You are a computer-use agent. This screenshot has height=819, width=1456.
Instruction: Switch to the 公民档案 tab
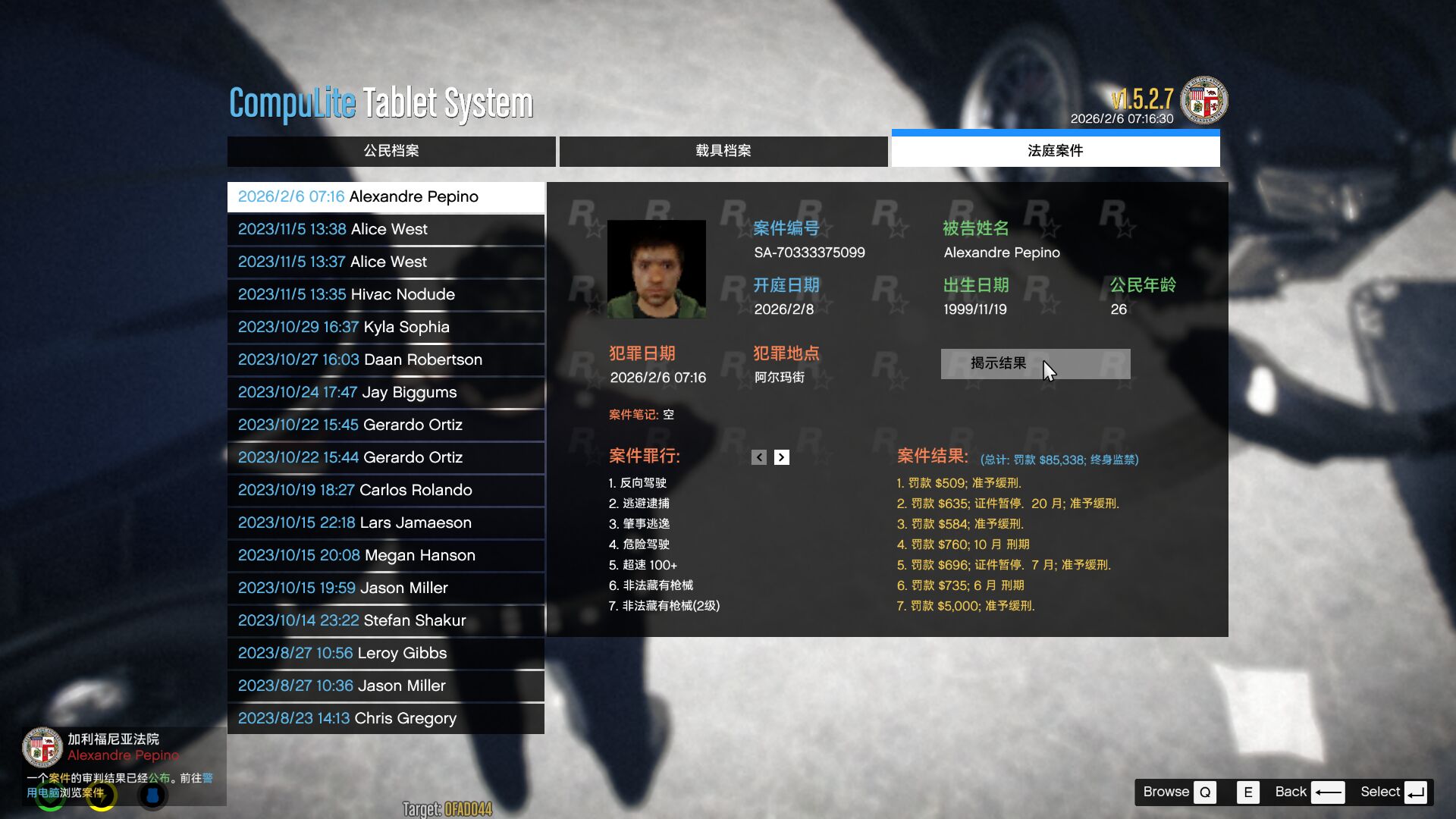pos(391,151)
